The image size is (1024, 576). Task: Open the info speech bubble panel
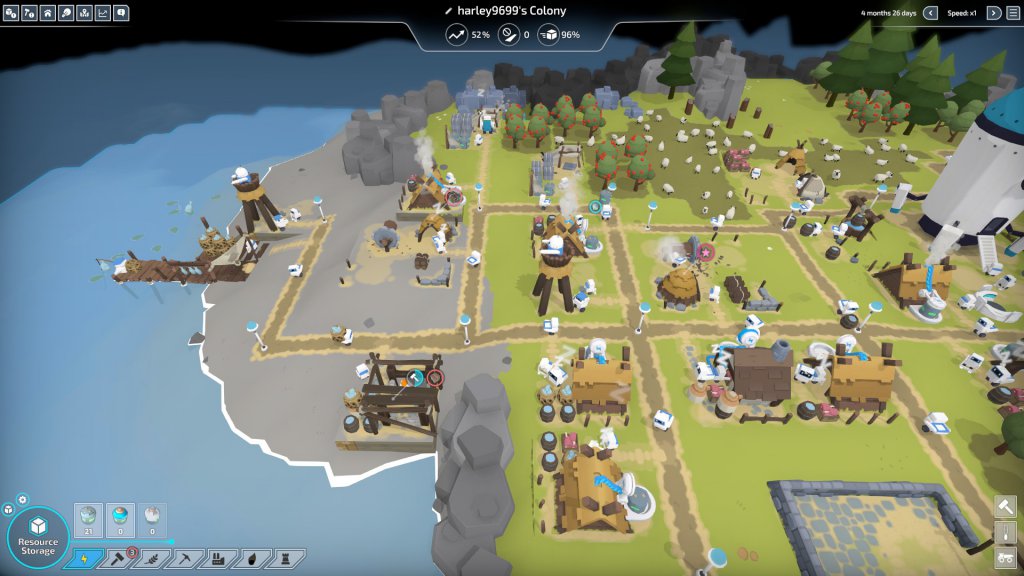point(121,13)
